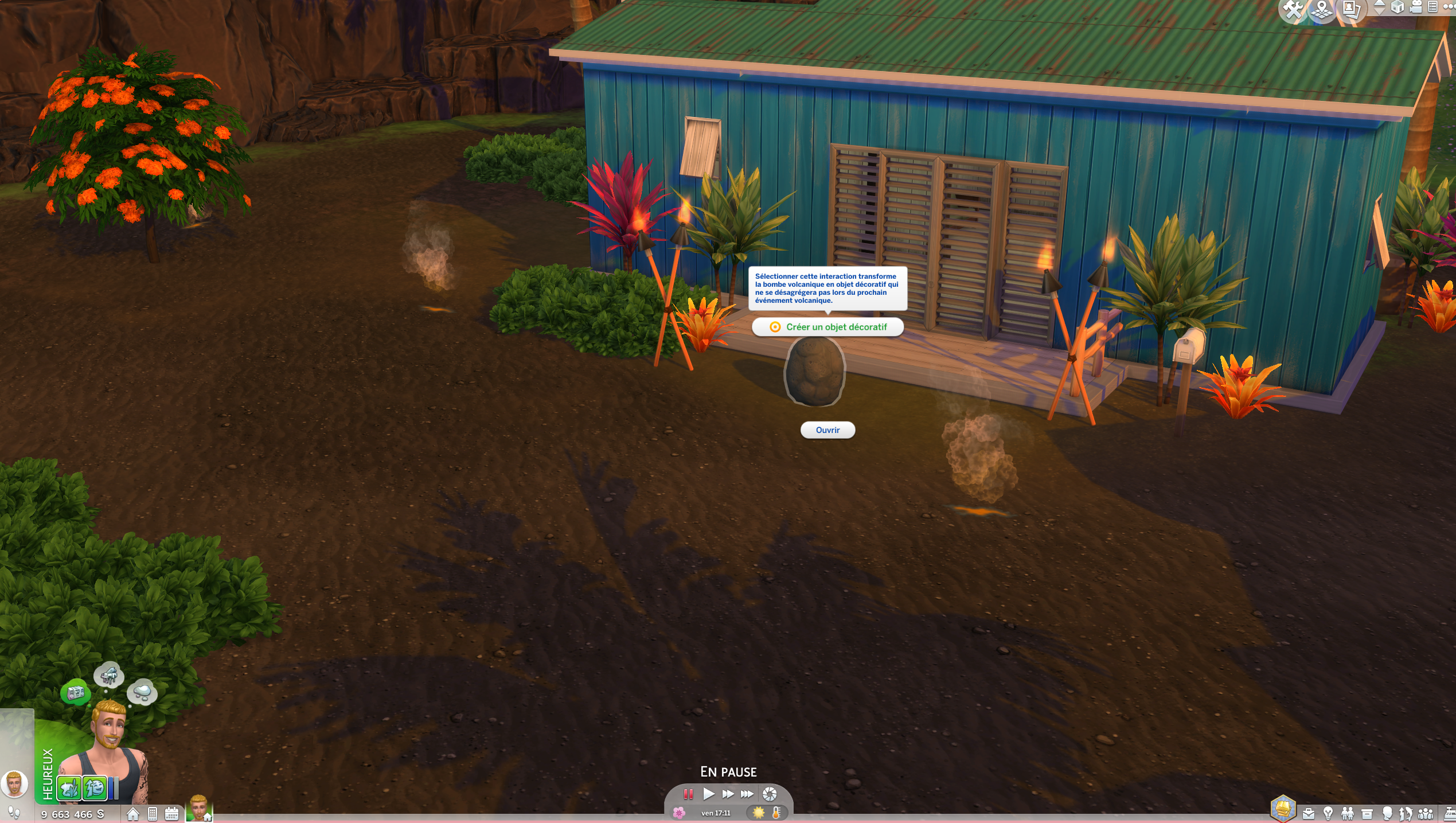Open the phone icon
Image resolution: width=1456 pixels, height=823 pixels.
pos(153,814)
